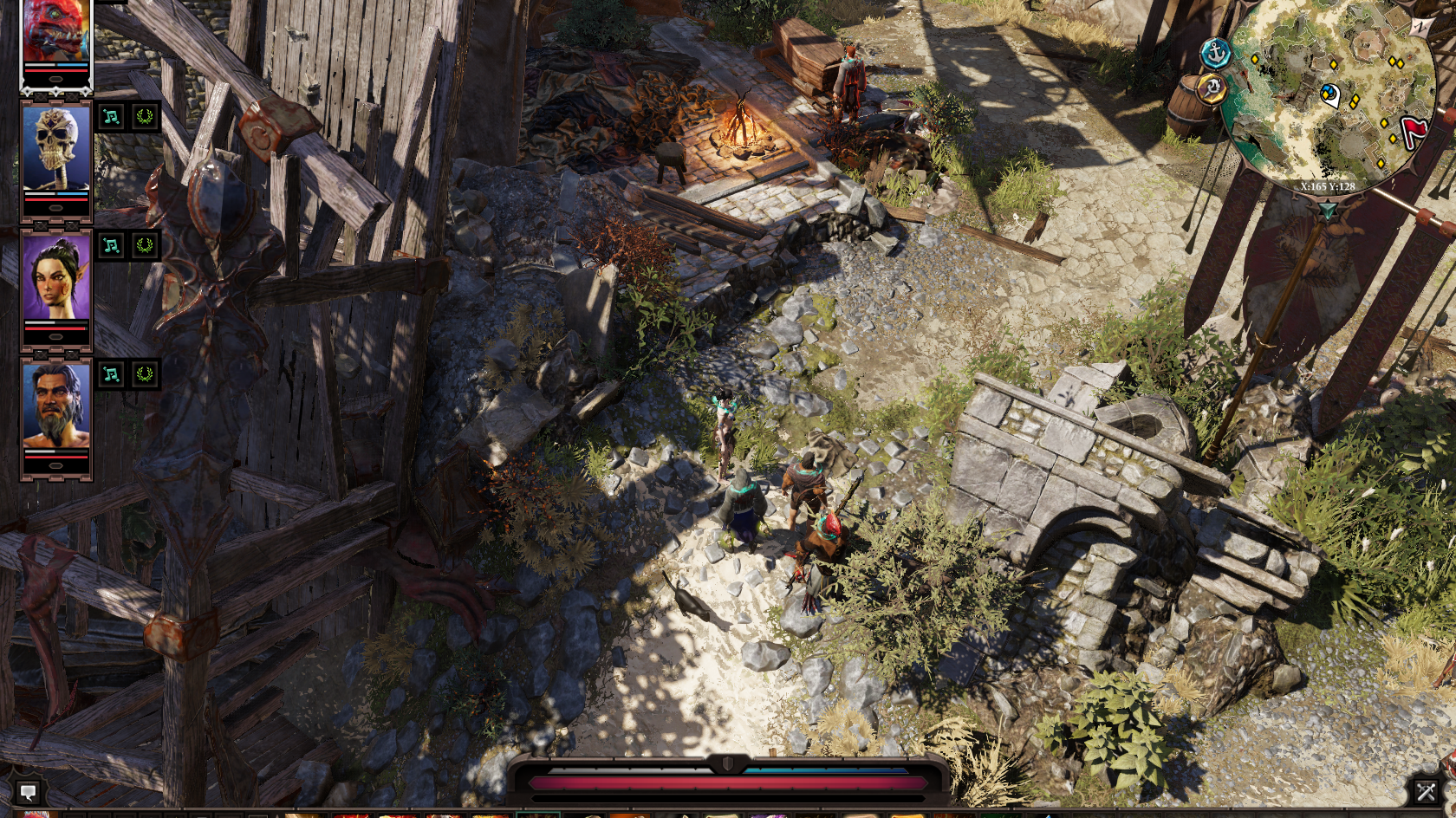Click the elf's teal music note status
The height and width of the screenshot is (818, 1456).
[112, 245]
